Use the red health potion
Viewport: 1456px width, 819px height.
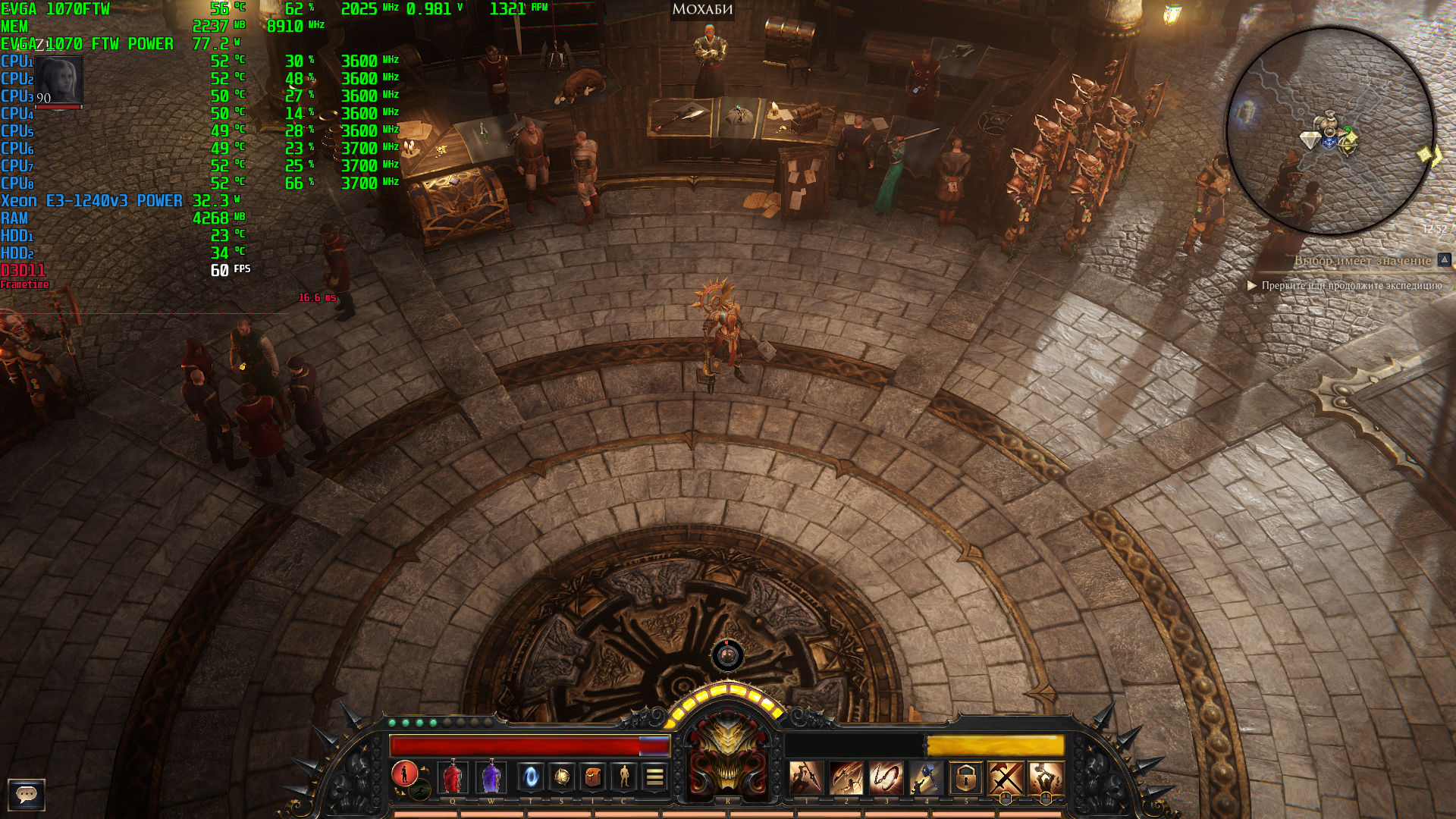pos(453,777)
